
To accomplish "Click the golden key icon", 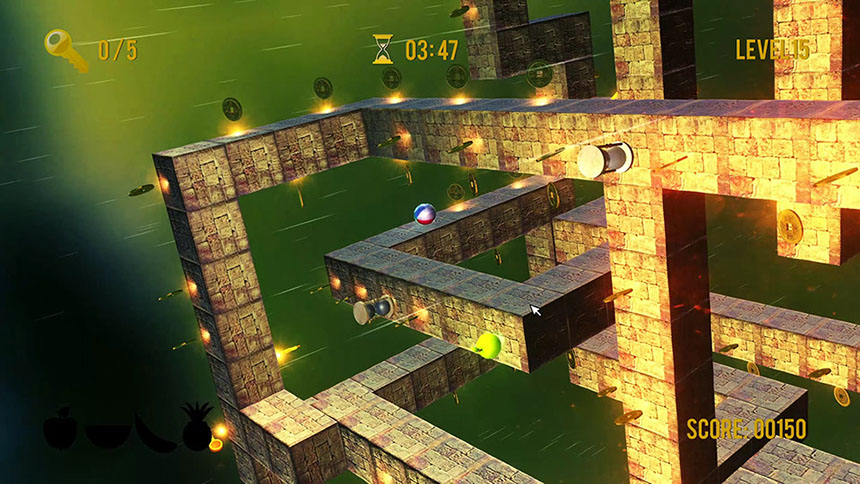I will point(65,49).
